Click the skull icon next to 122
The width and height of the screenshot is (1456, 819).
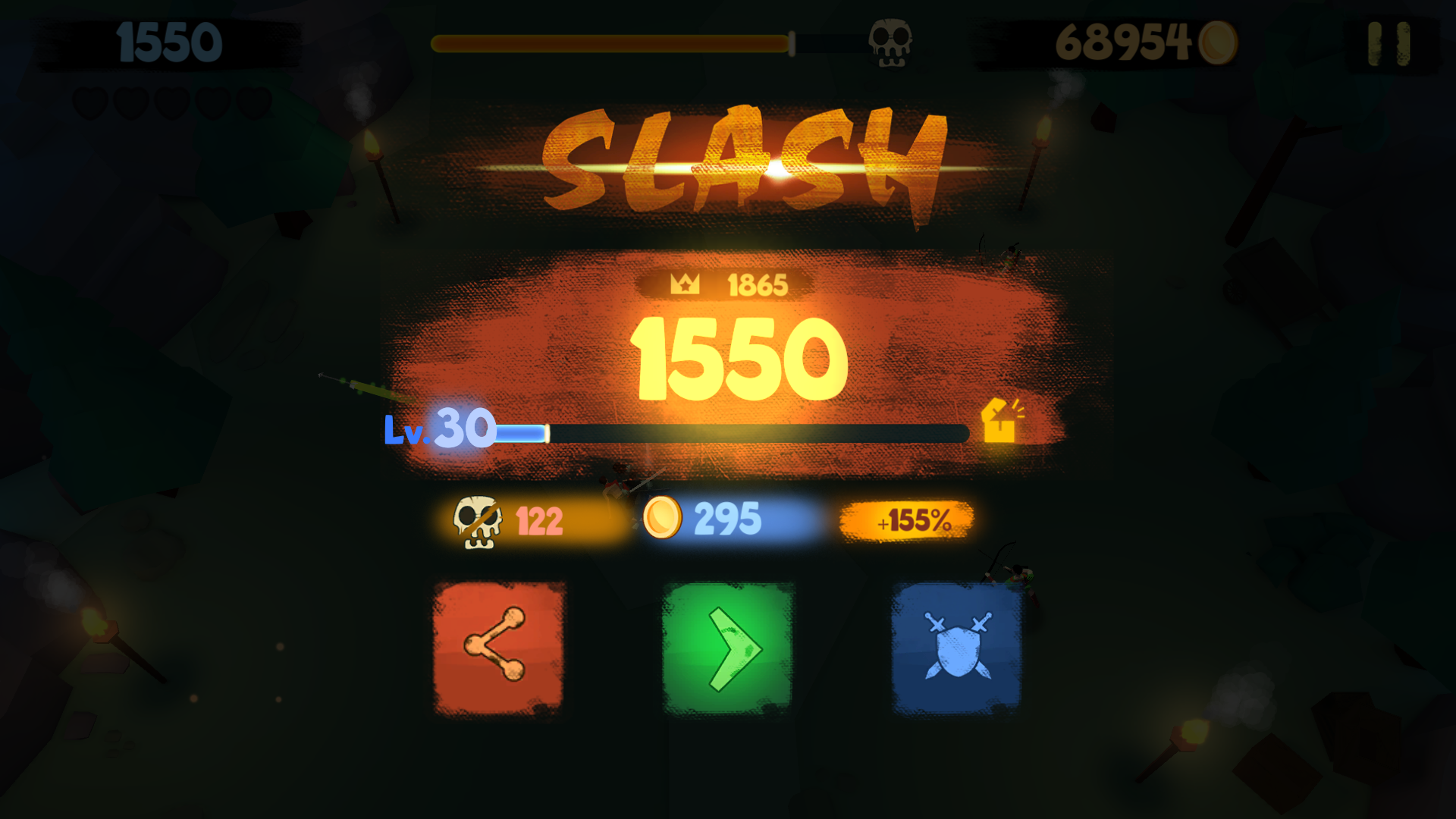[x=475, y=519]
